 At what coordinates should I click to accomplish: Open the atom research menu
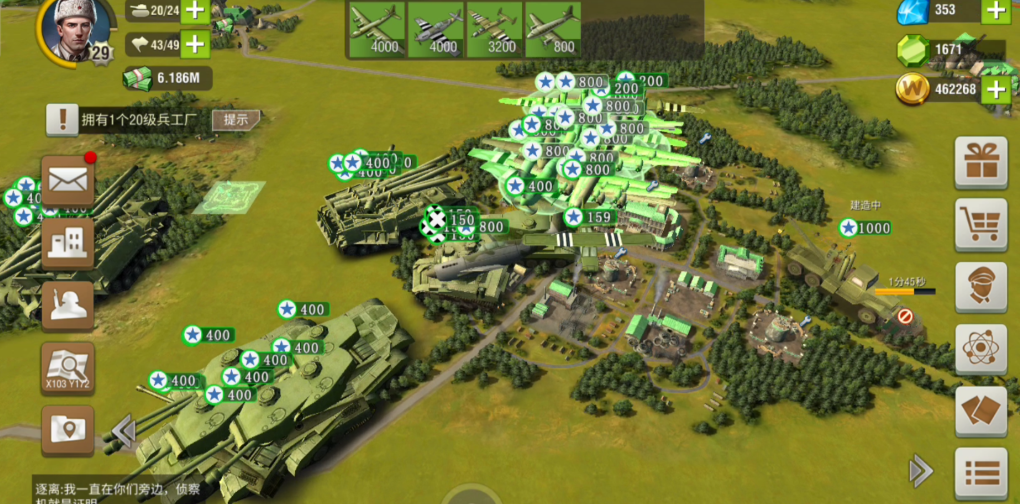coord(981,349)
